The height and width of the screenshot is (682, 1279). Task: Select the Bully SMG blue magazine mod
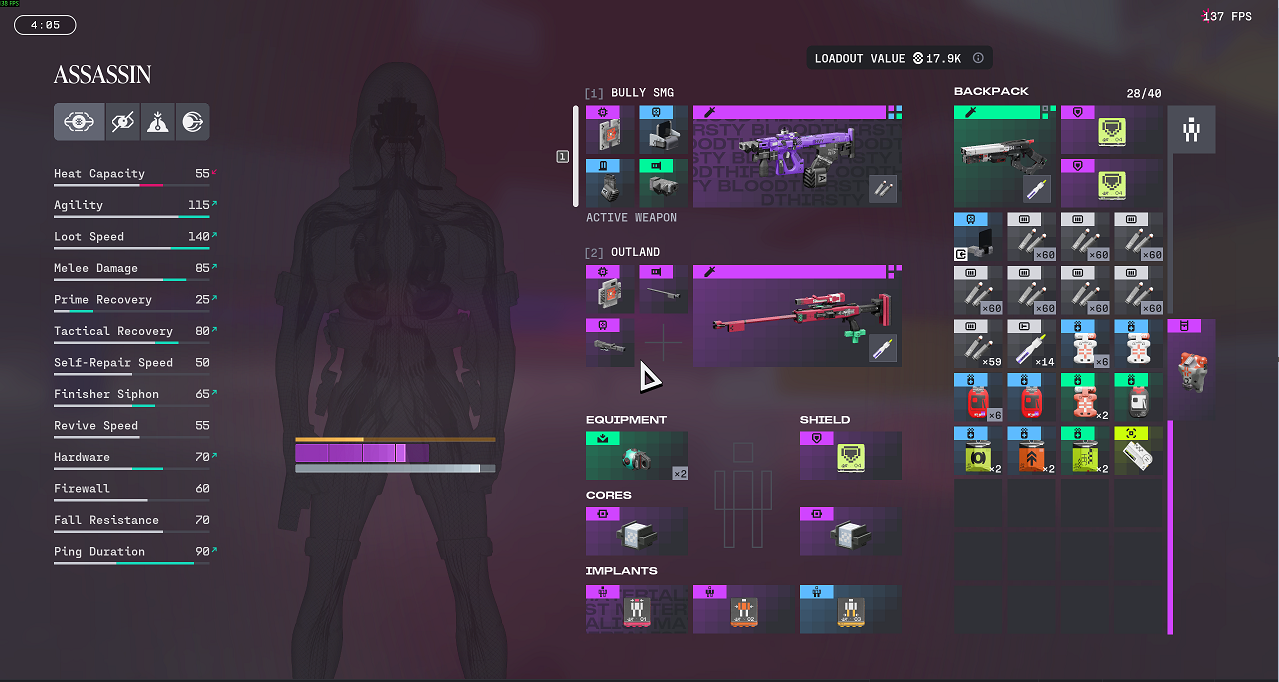click(610, 183)
